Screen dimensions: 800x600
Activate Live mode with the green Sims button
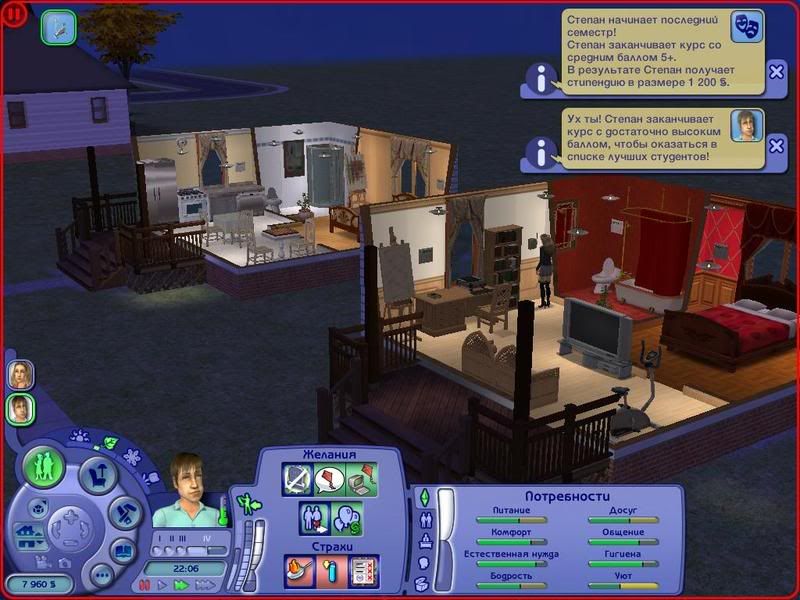click(x=44, y=468)
